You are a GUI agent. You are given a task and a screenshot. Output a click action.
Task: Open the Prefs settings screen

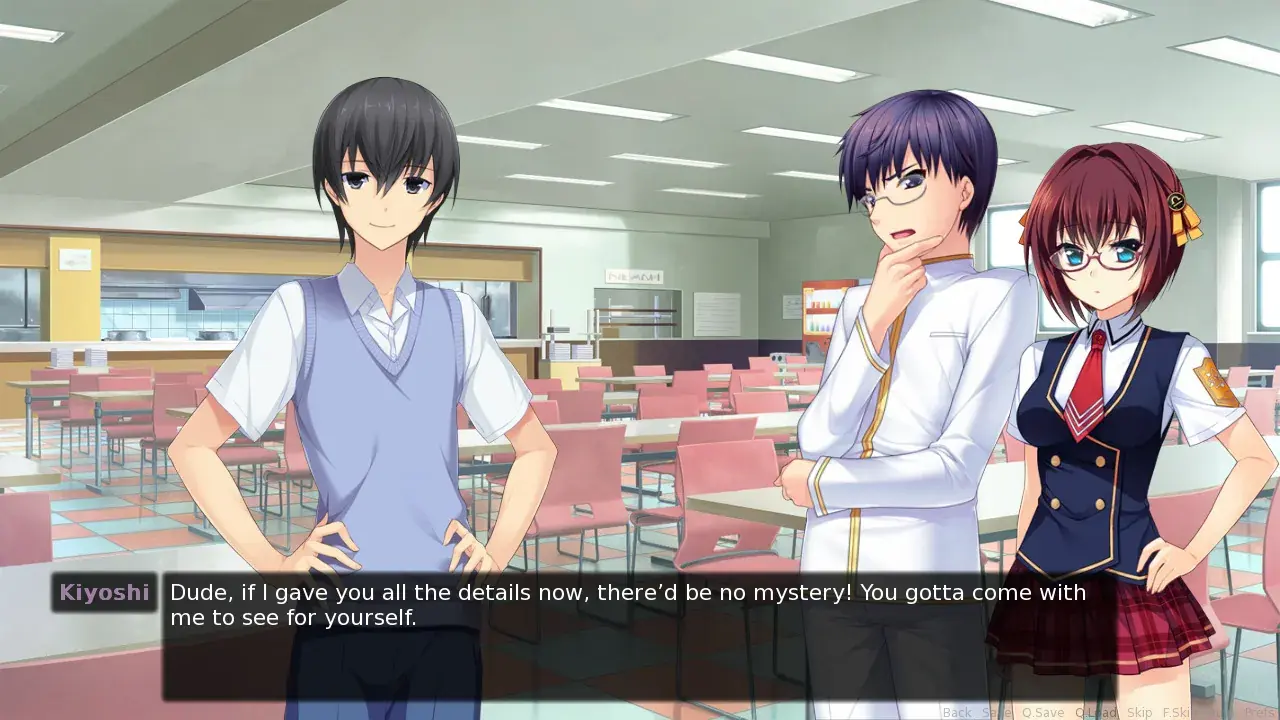pyautogui.click(x=1260, y=712)
